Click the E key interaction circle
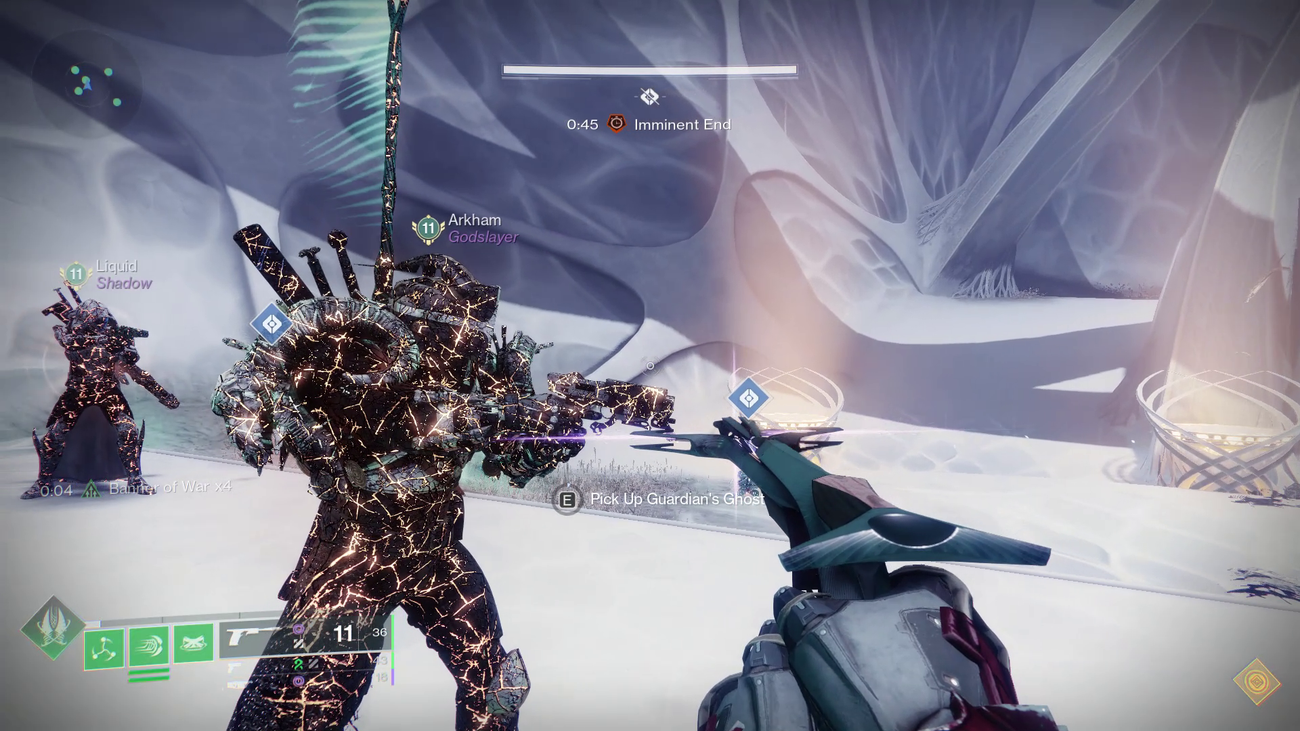 point(566,498)
